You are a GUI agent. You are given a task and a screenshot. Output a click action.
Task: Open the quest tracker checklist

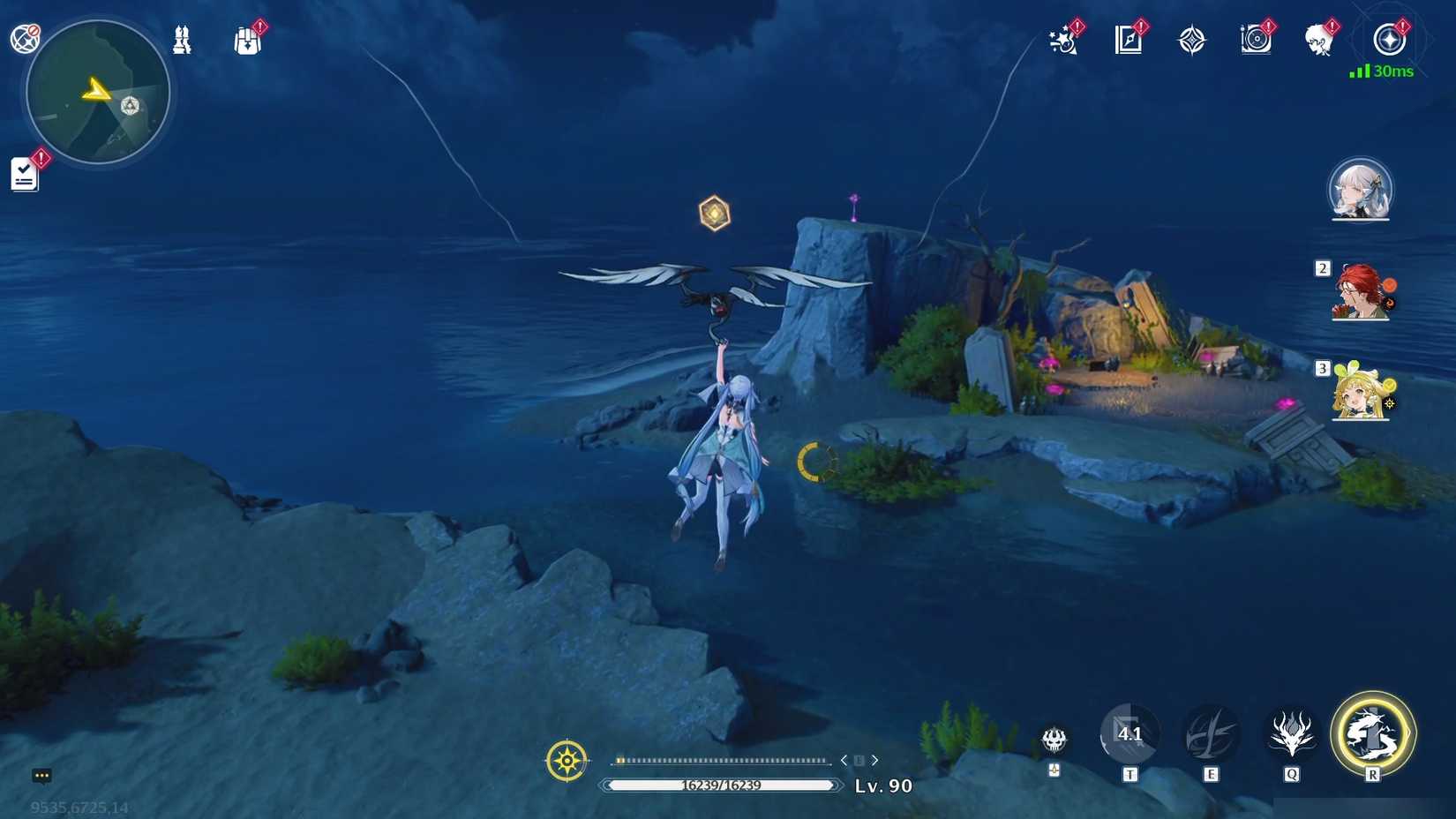click(24, 172)
